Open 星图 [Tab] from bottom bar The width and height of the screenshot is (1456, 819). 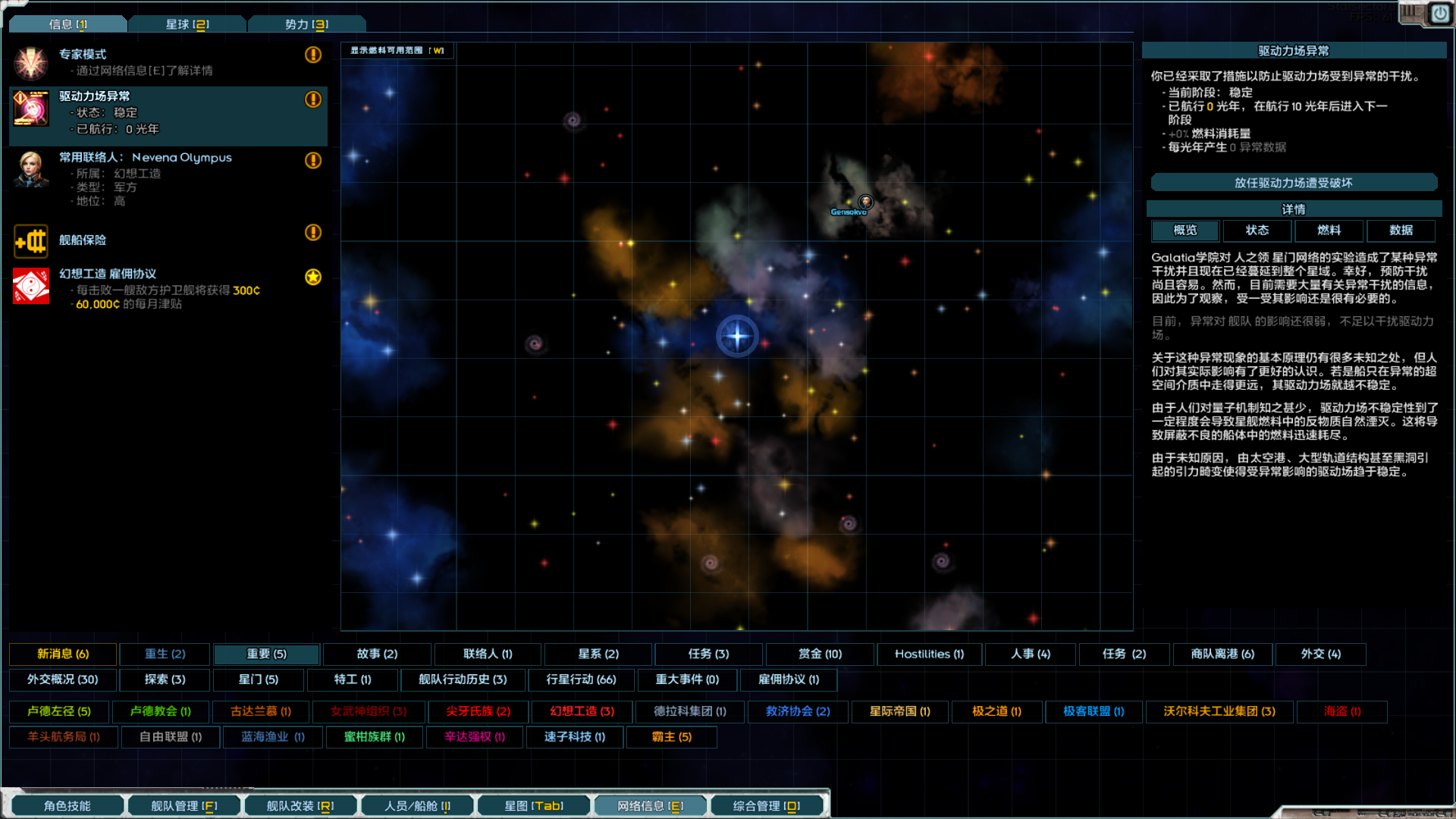(533, 805)
